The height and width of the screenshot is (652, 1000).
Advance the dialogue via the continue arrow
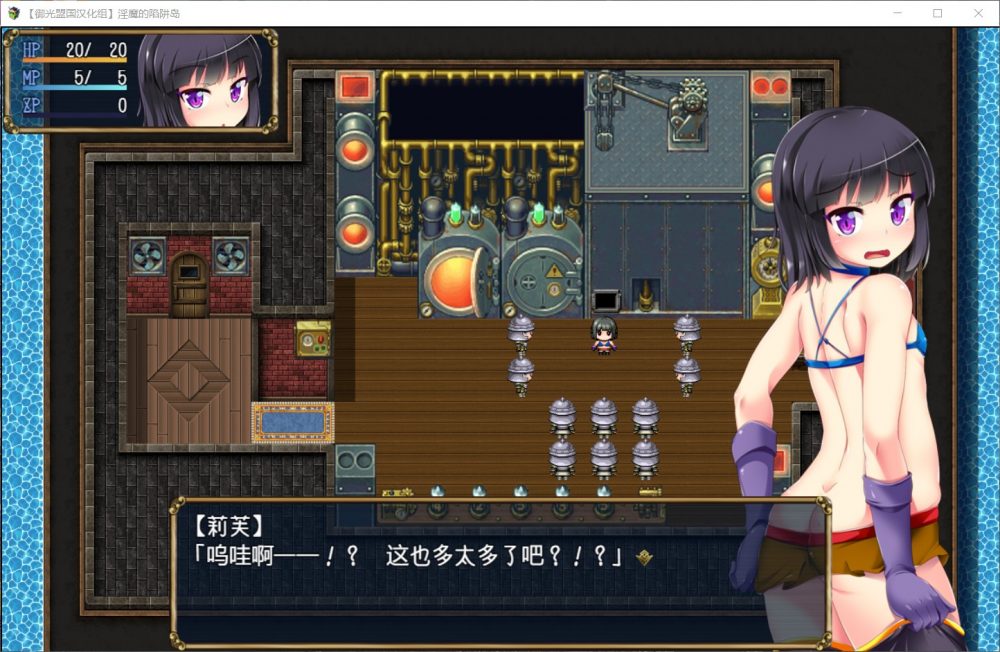click(645, 558)
